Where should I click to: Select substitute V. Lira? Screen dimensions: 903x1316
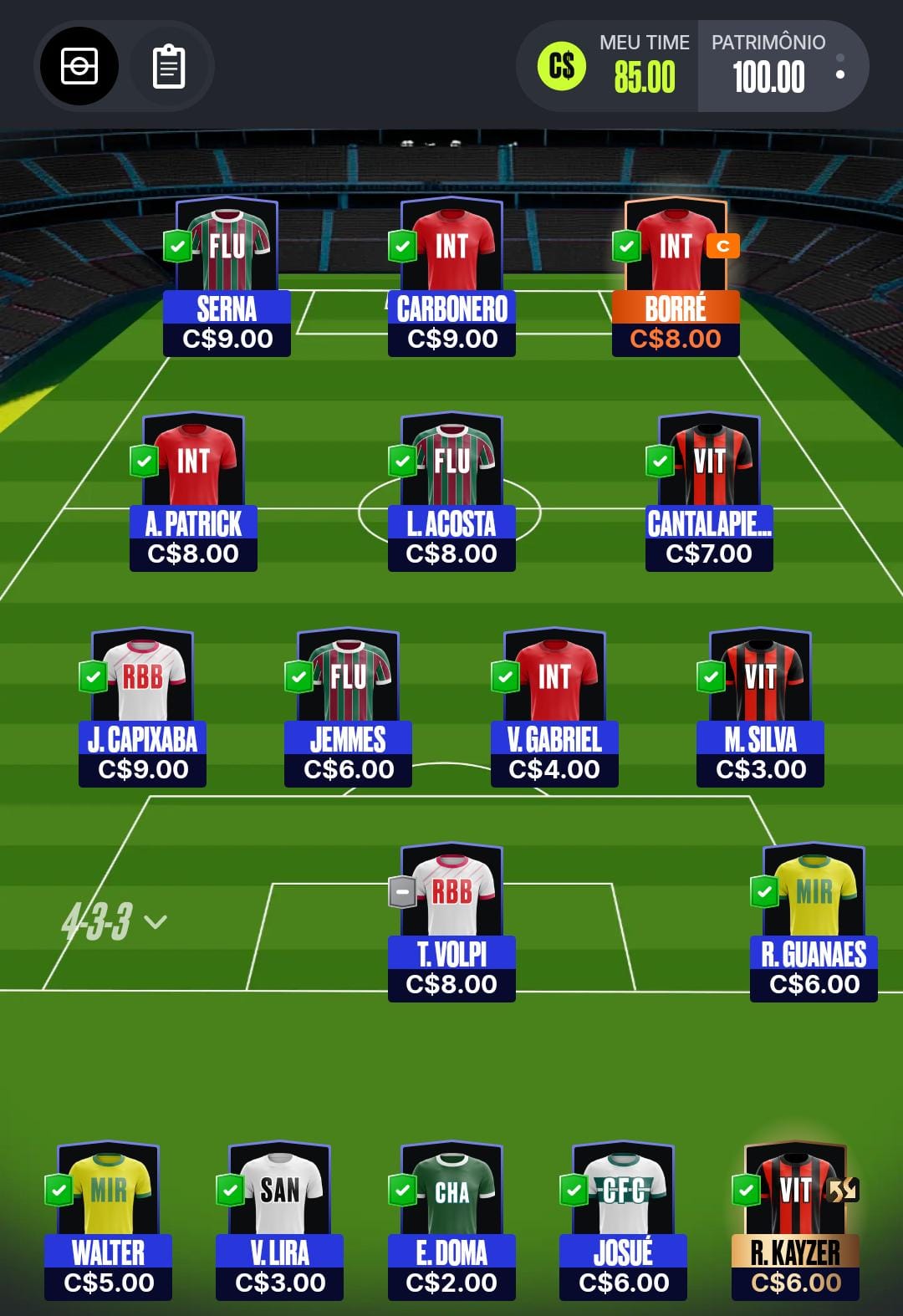click(280, 1222)
